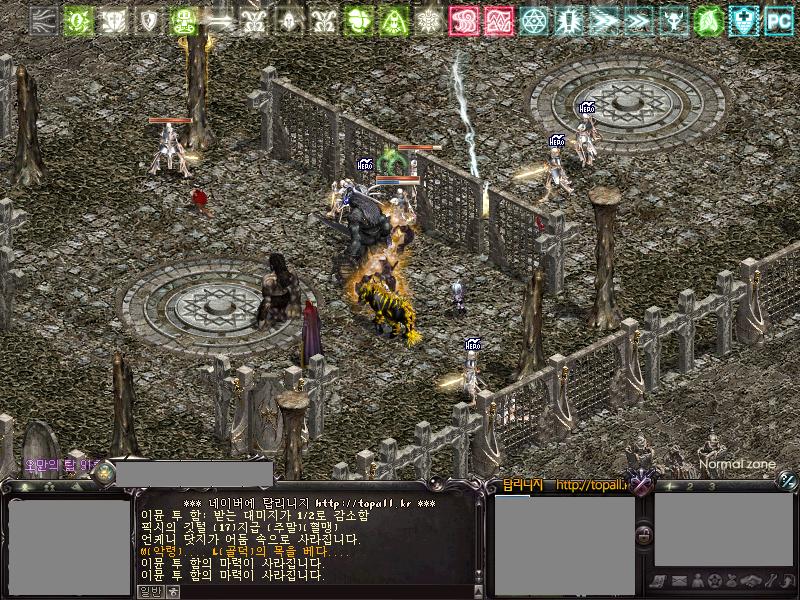This screenshot has height=600, width=800.
Task: Click the round button above Normal zone panel
Action: click(x=787, y=480)
